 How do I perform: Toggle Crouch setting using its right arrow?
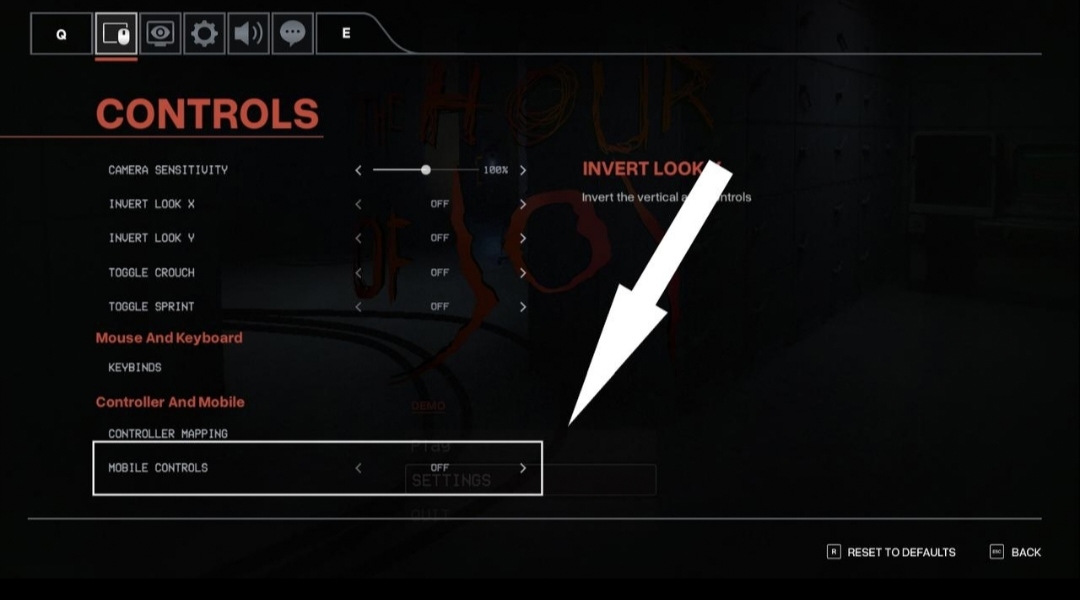(523, 272)
